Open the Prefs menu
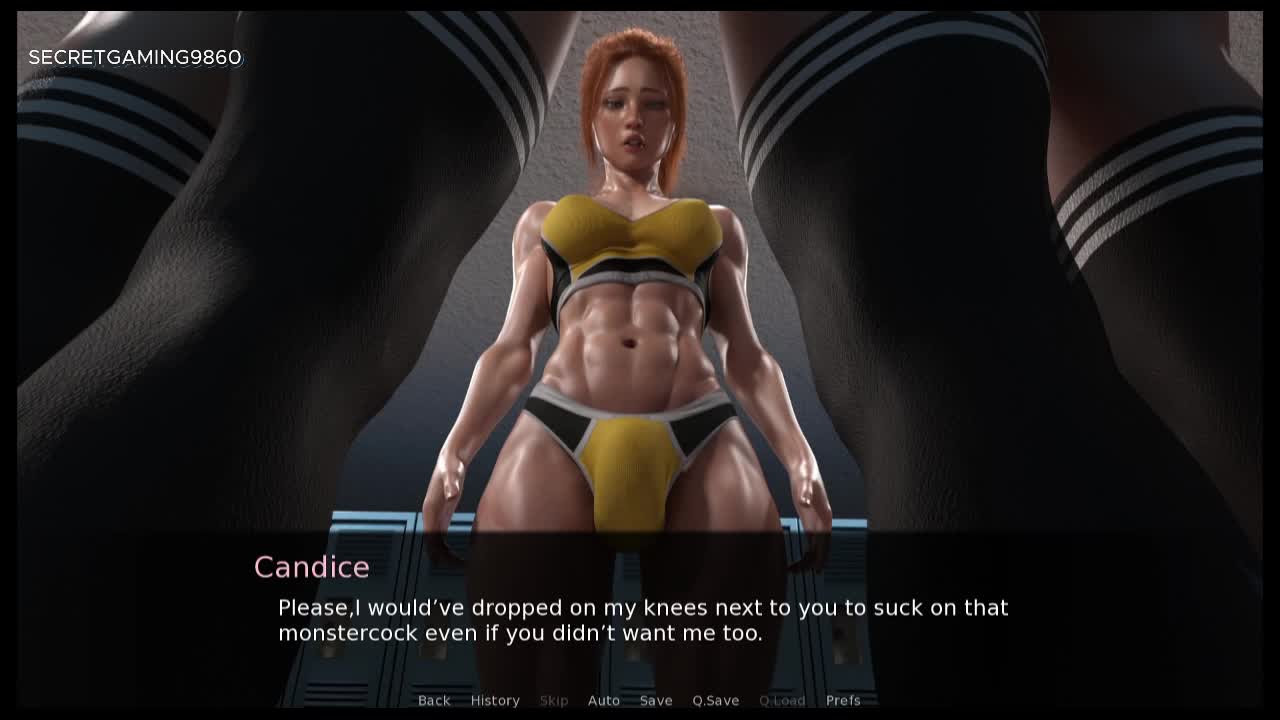This screenshot has height=720, width=1280. point(843,700)
